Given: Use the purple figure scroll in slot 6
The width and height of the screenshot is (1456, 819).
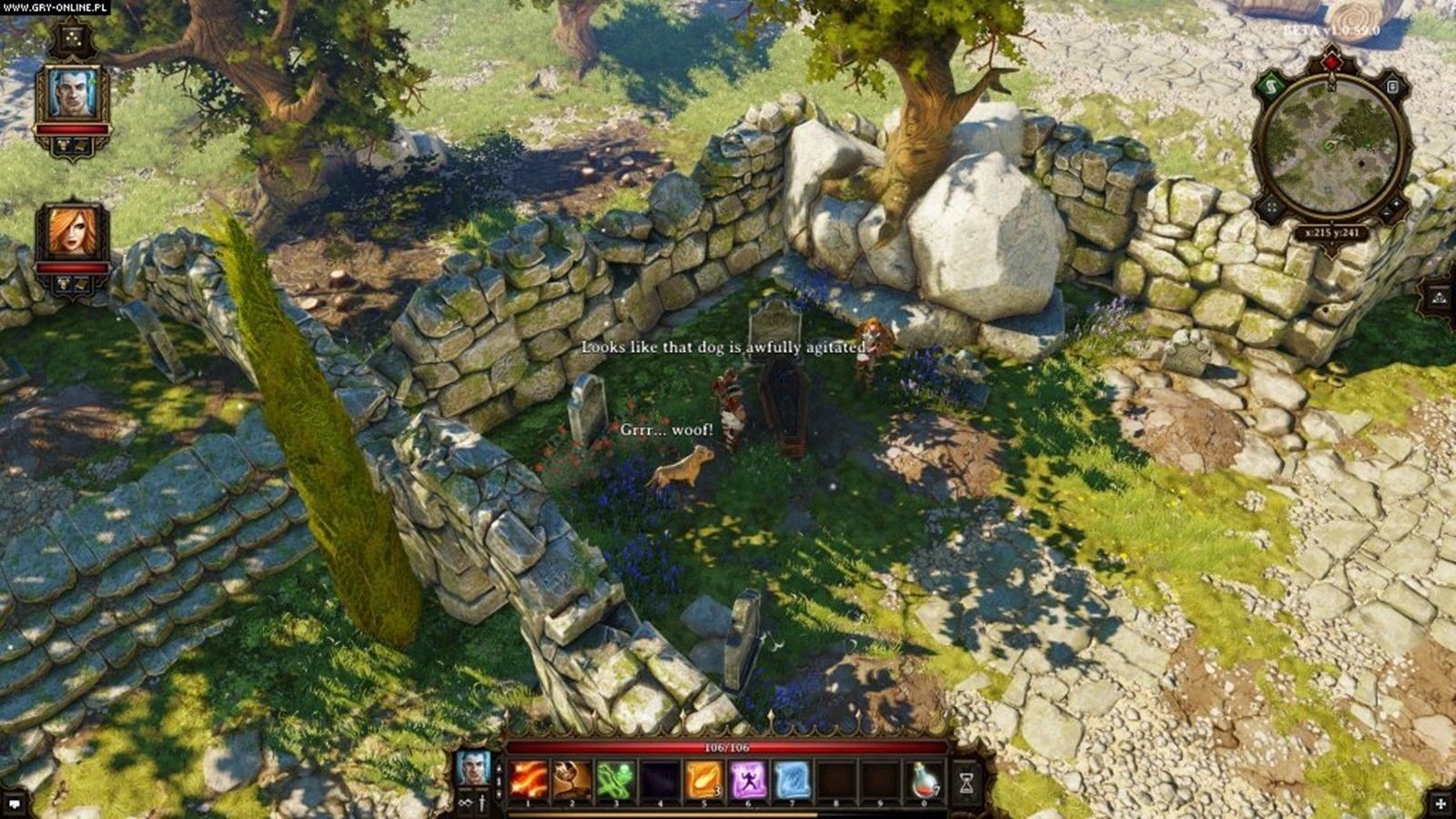Looking at the screenshot, I should (748, 780).
